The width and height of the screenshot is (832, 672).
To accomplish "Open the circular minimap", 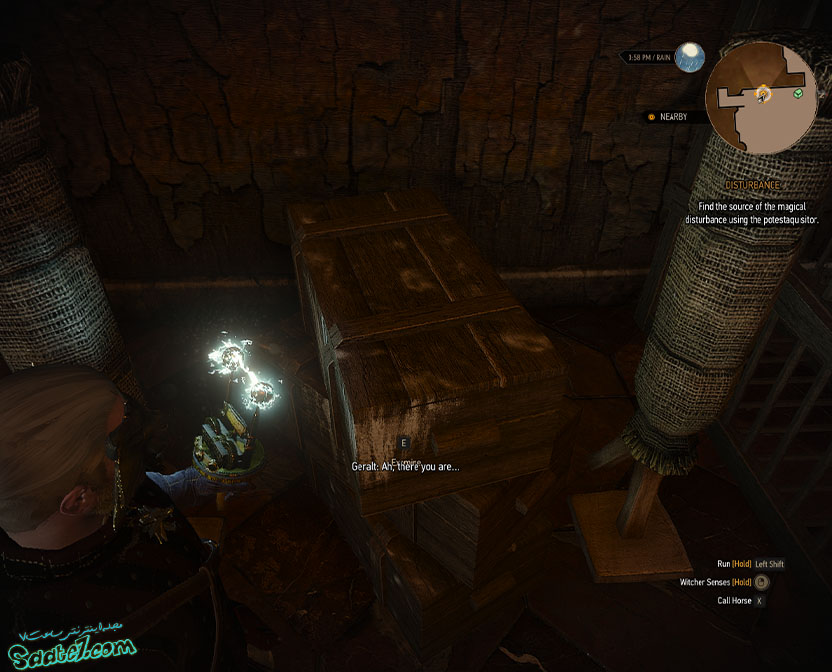I will pos(761,97).
